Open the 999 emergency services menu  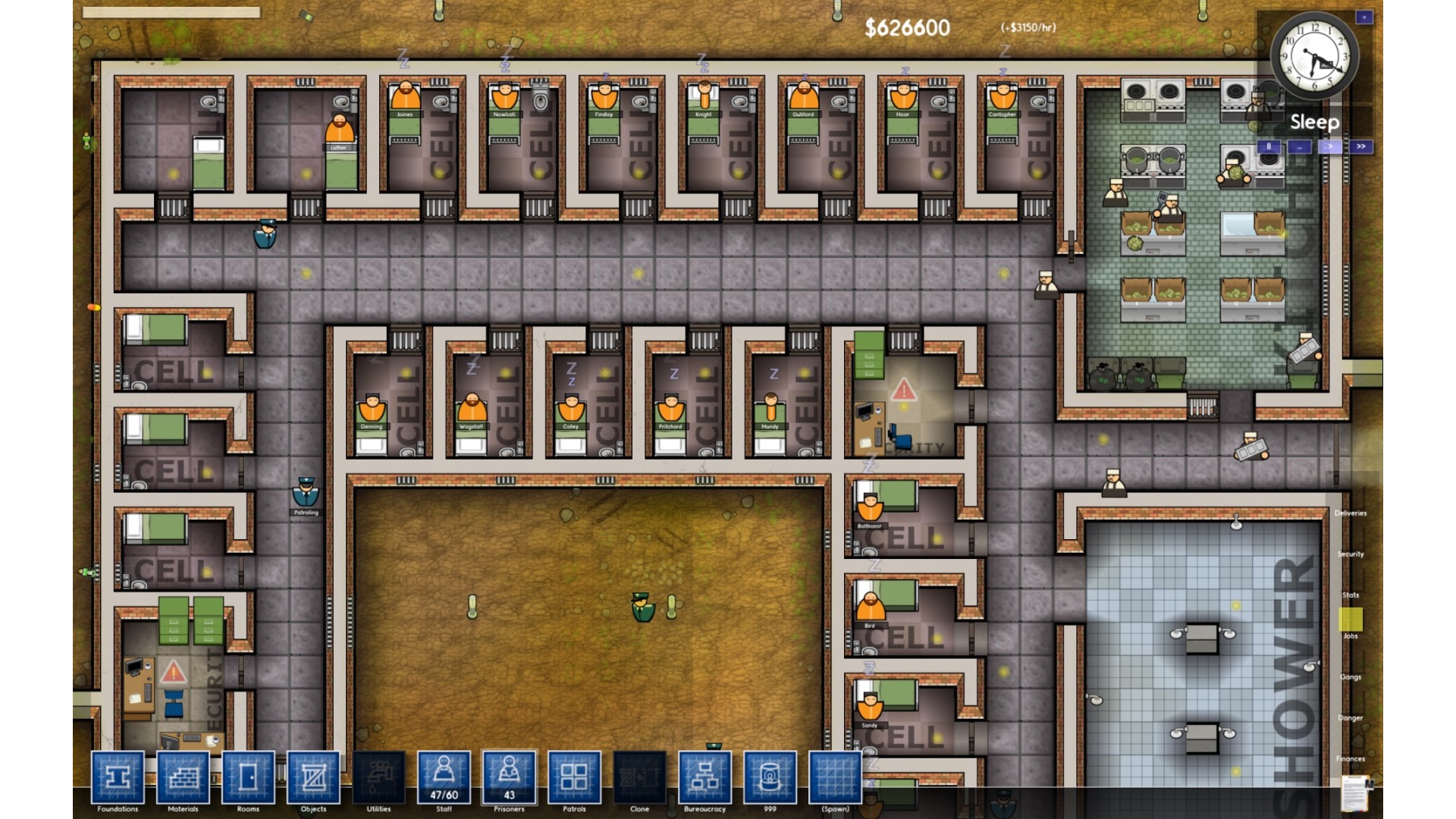770,777
